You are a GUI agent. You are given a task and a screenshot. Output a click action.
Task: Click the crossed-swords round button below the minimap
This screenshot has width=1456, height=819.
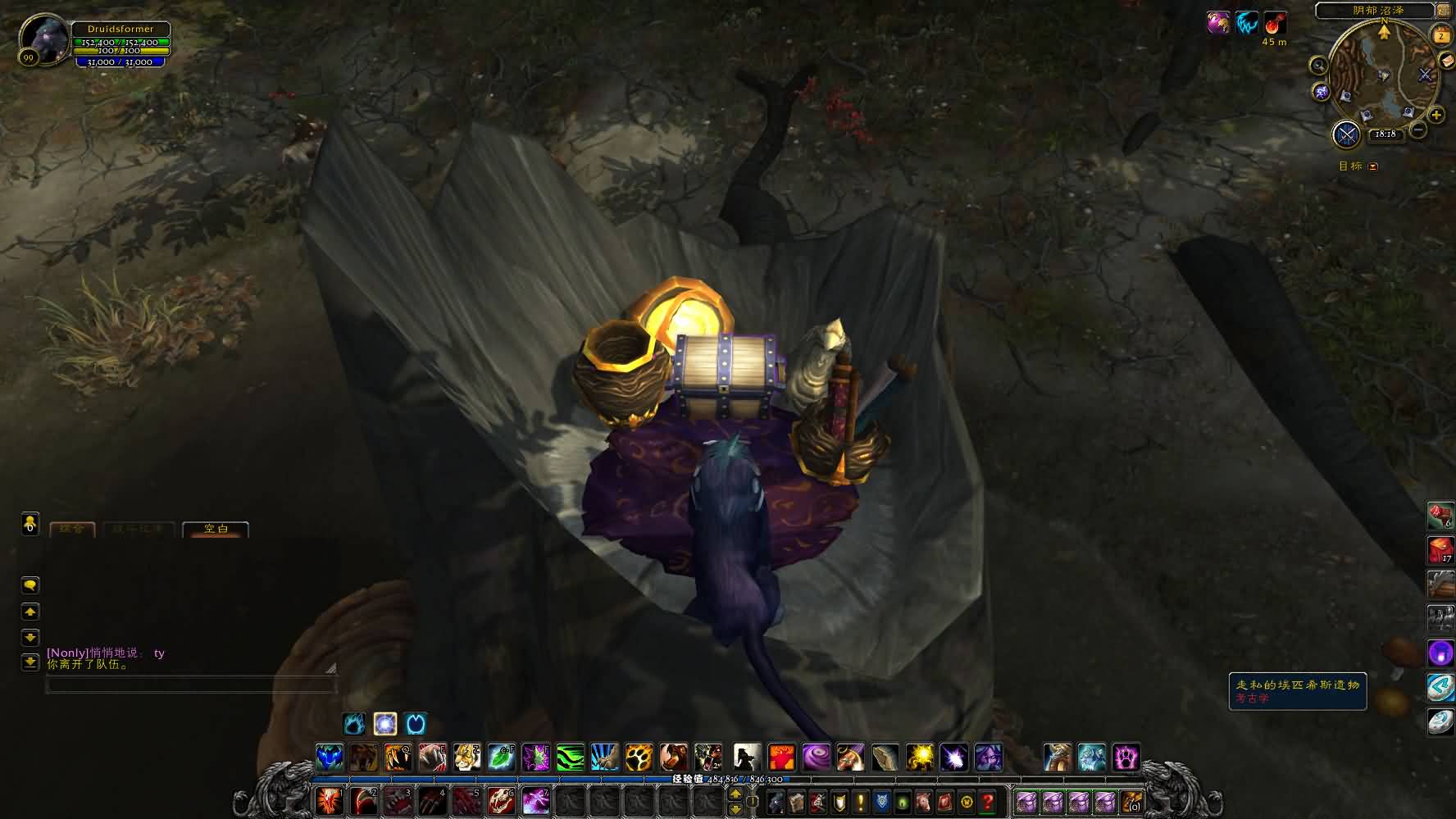click(1347, 134)
